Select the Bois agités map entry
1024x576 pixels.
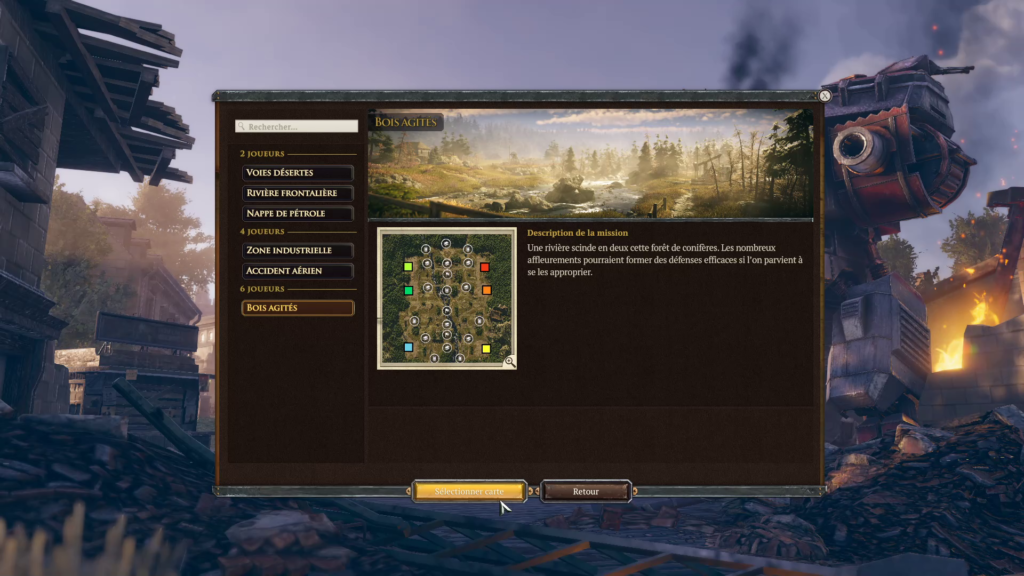298,308
